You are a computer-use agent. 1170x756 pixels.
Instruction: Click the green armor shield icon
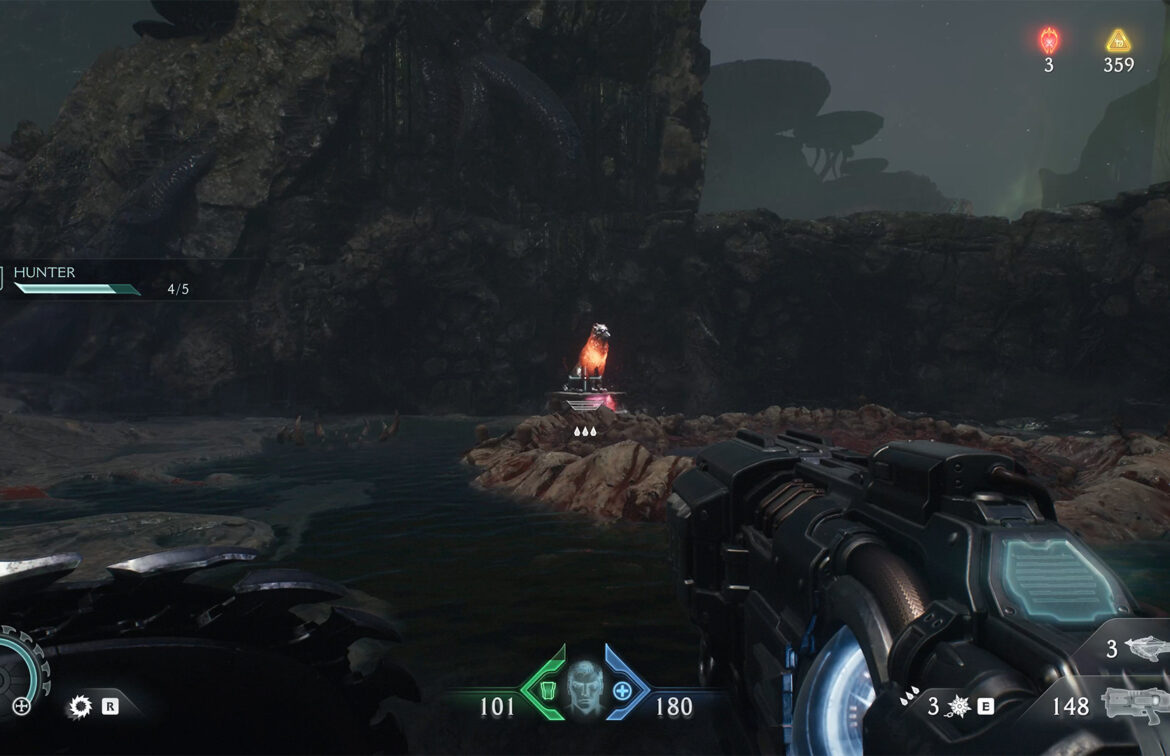547,690
